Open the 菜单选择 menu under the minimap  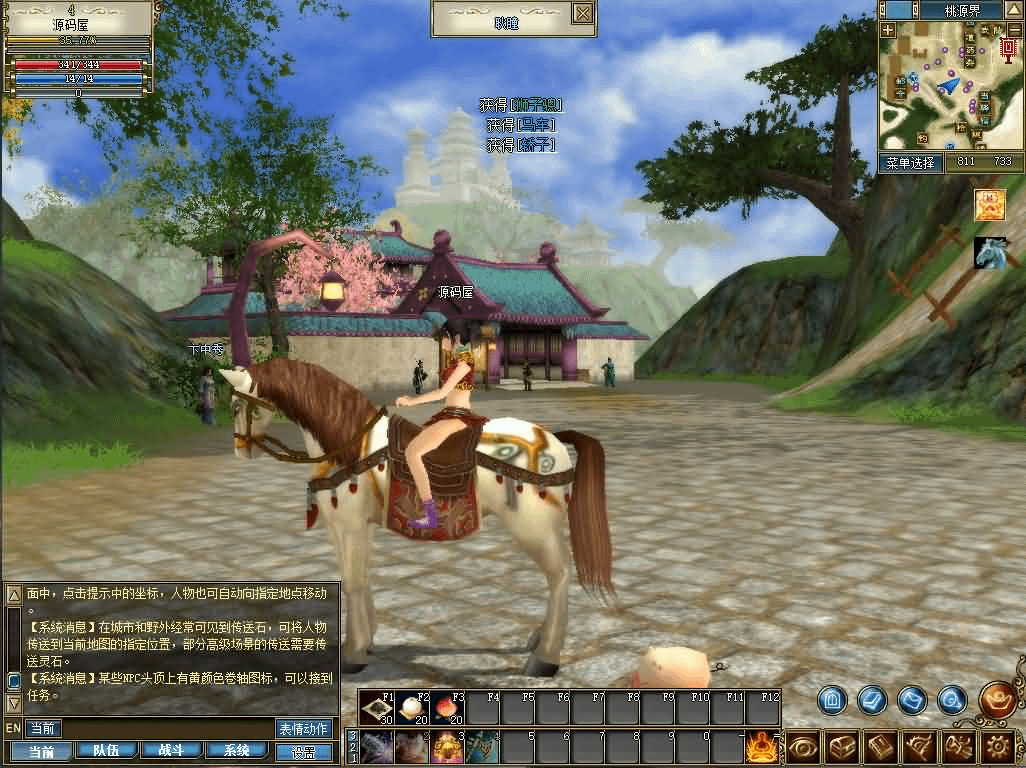click(x=910, y=162)
